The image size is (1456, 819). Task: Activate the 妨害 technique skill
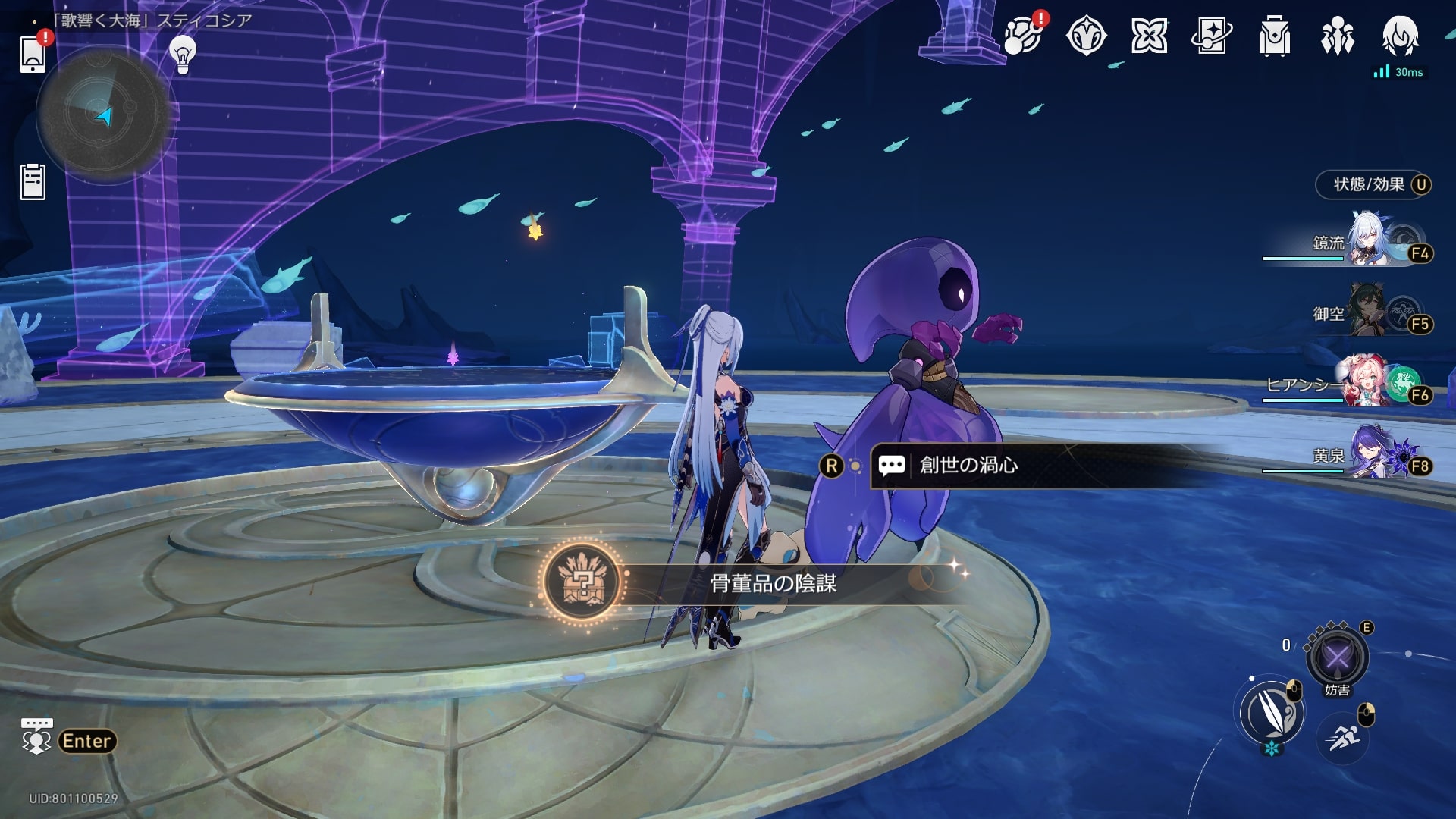[x=1337, y=657]
